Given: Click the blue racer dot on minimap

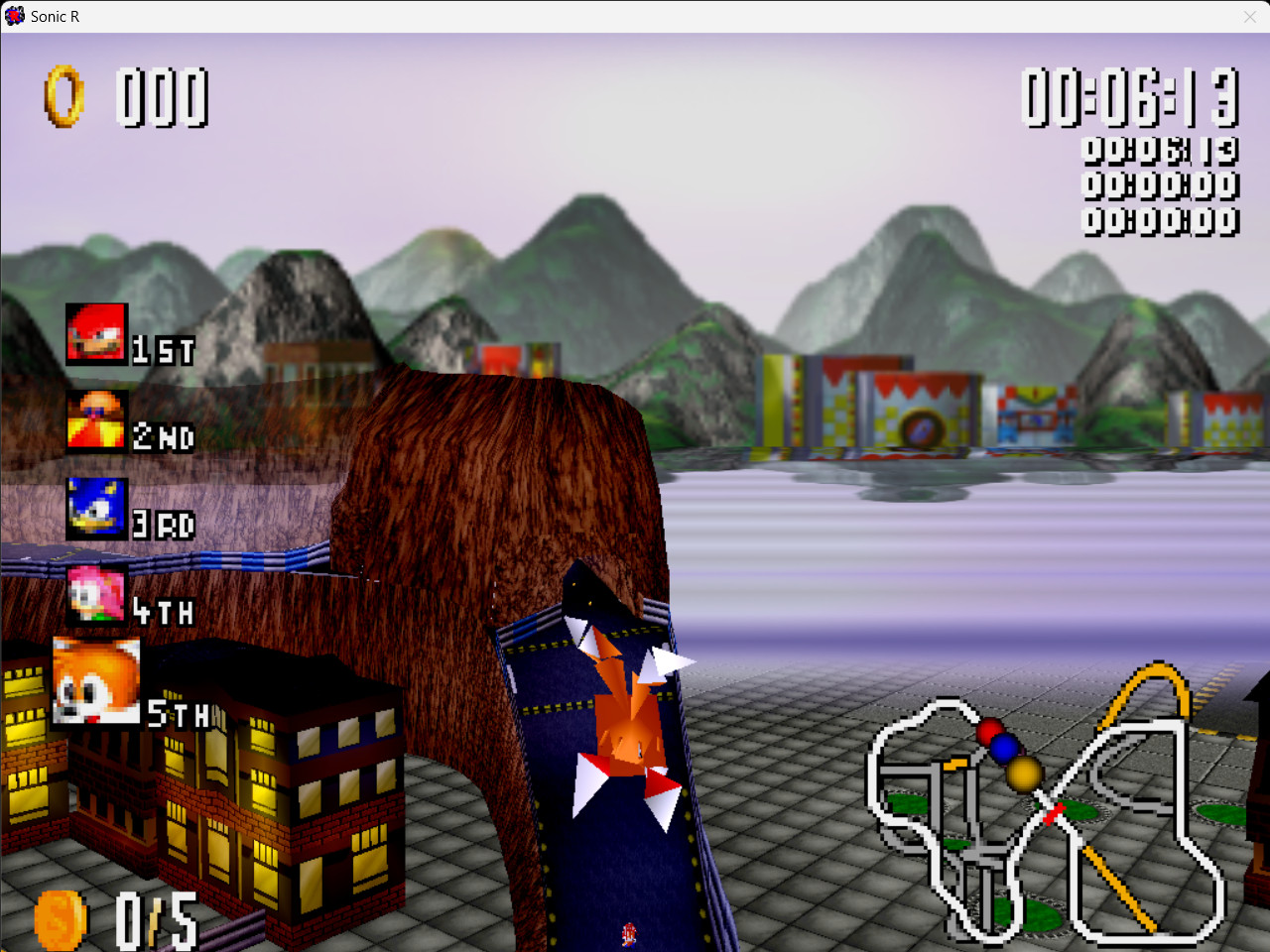Looking at the screenshot, I should click(1006, 749).
